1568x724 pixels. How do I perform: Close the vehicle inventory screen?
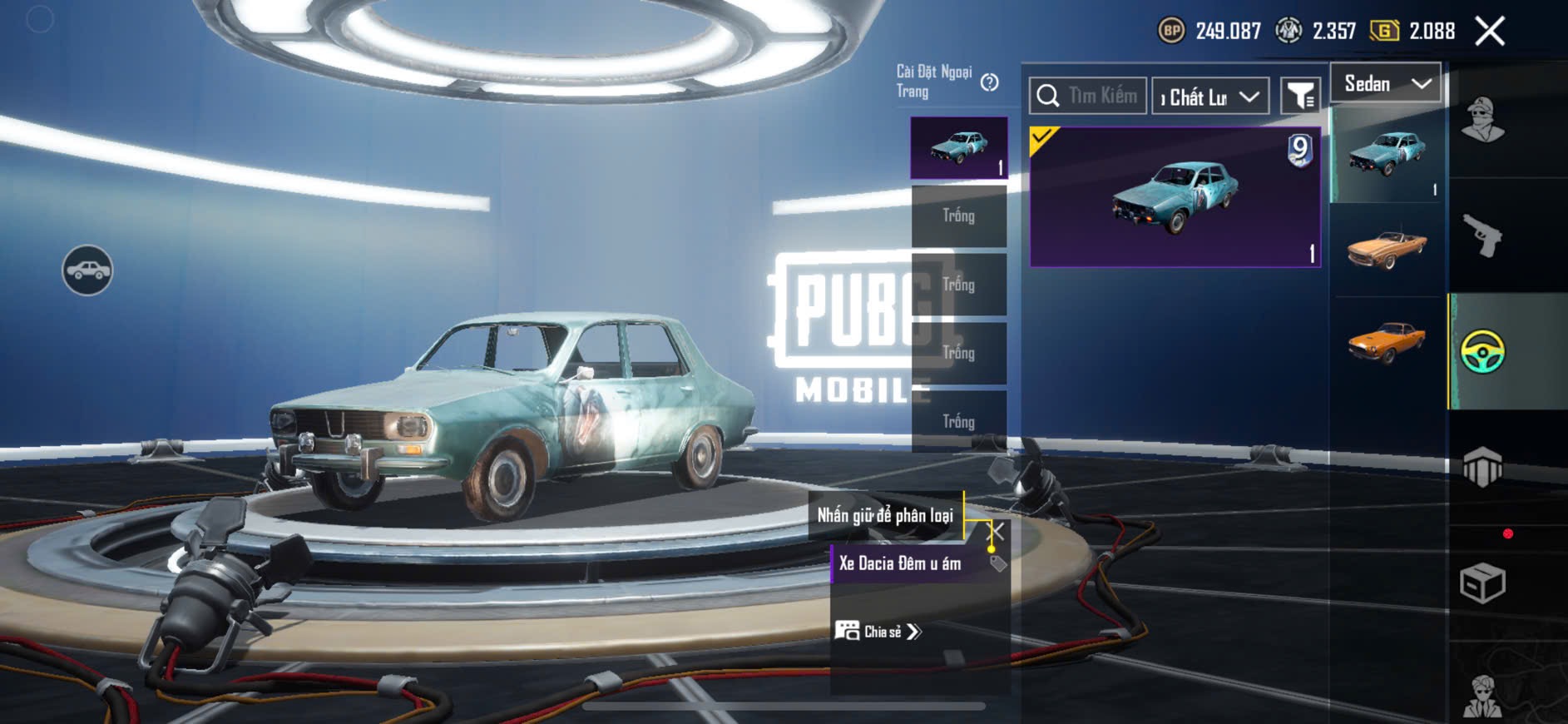[x=1489, y=32]
